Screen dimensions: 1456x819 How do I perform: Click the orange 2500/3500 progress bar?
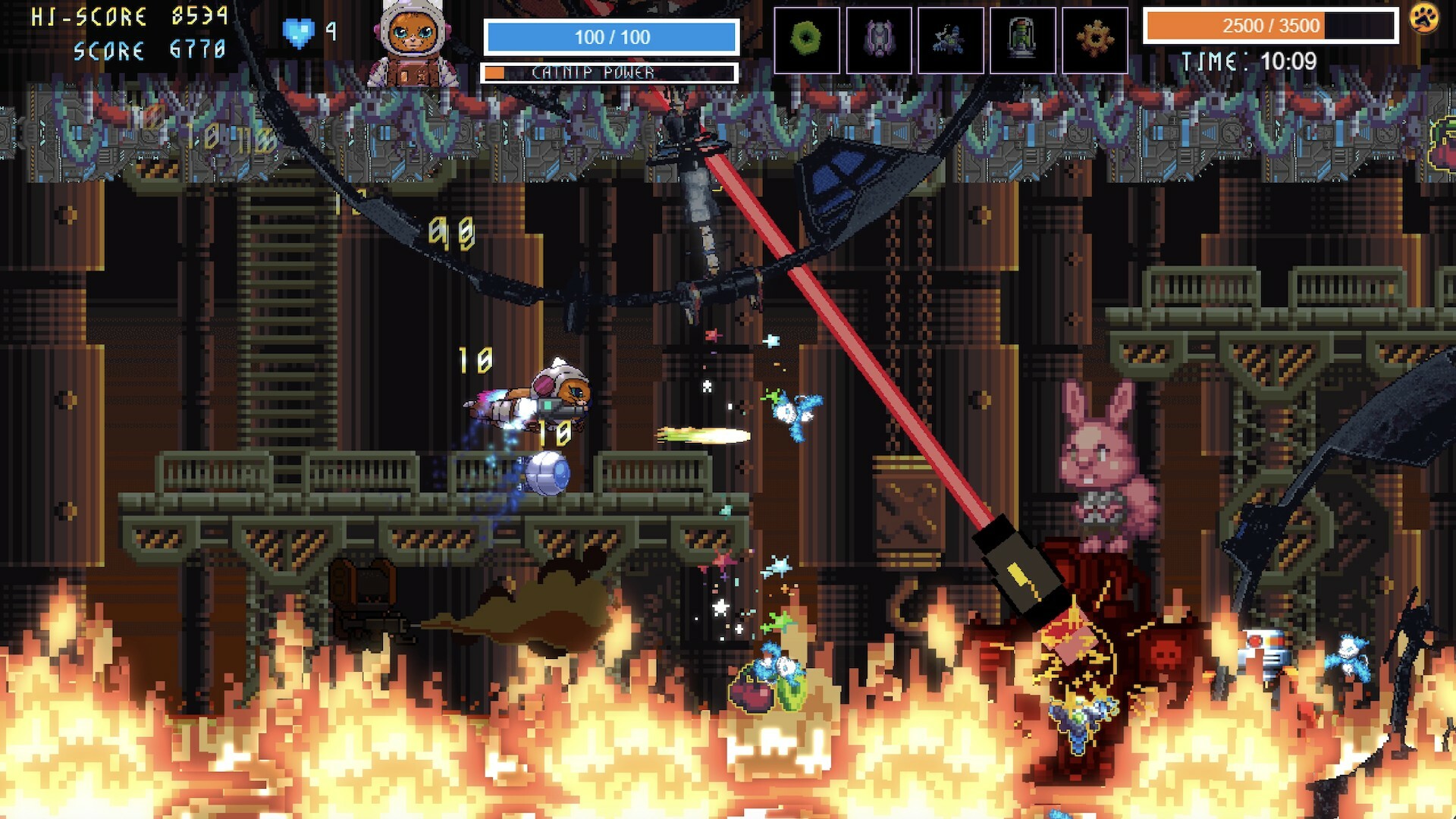point(1268,25)
